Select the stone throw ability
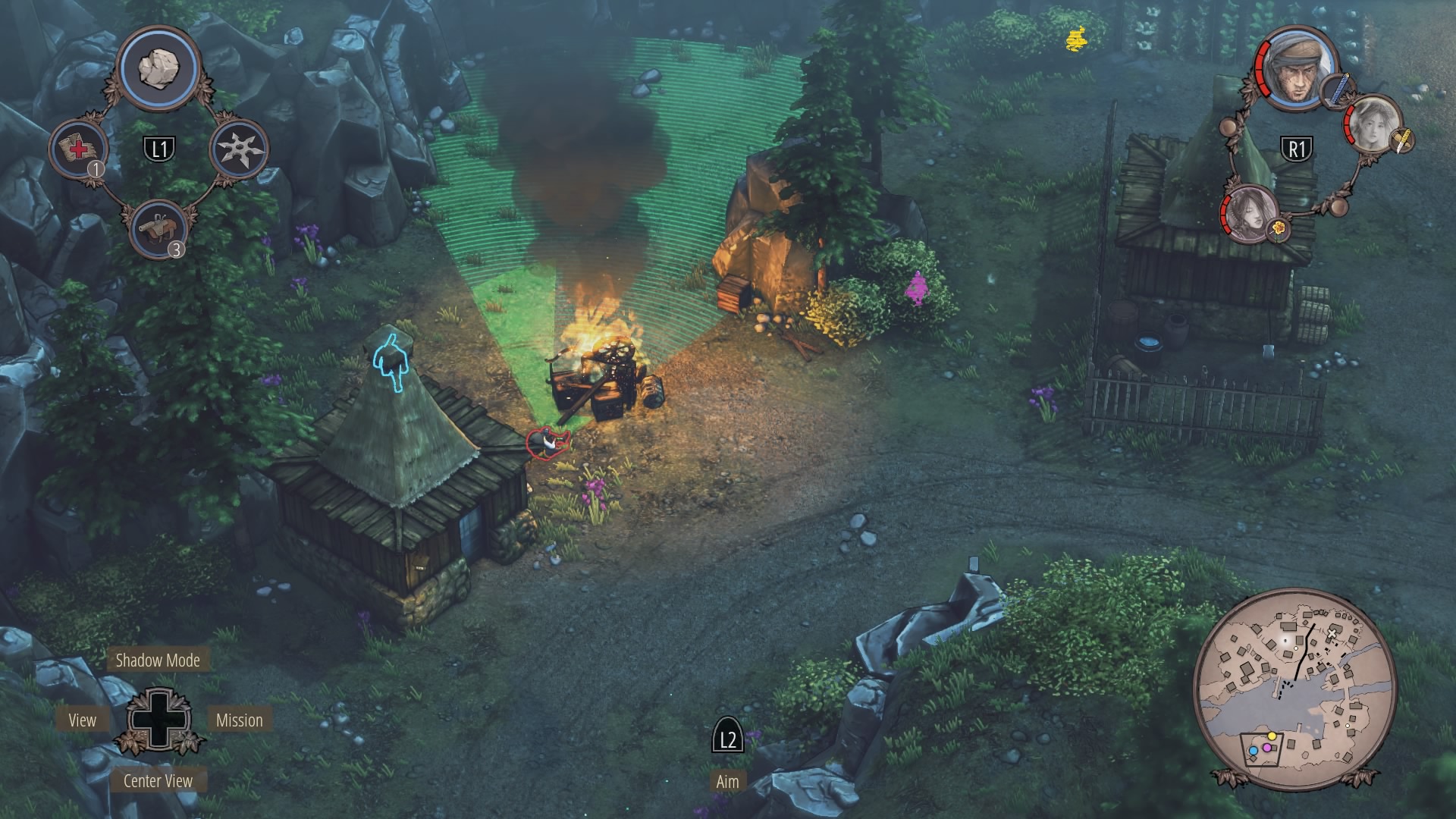Viewport: 1456px width, 819px height. [158, 69]
